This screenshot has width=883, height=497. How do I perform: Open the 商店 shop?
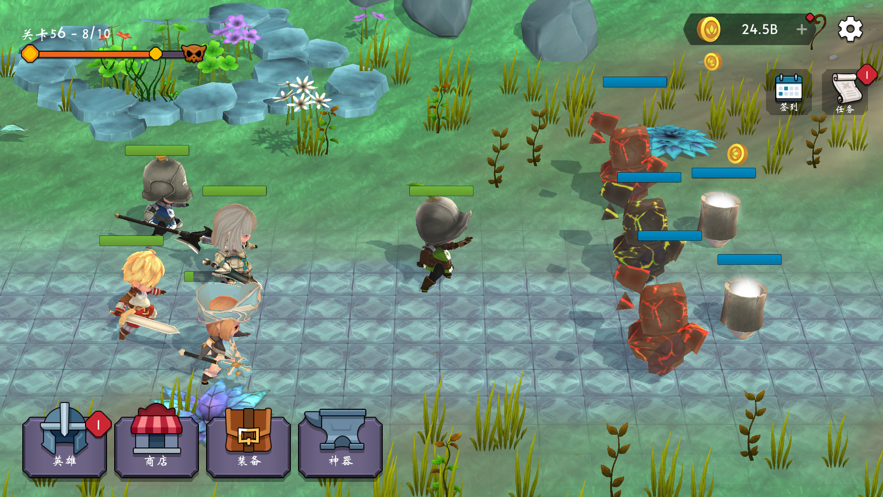156,441
